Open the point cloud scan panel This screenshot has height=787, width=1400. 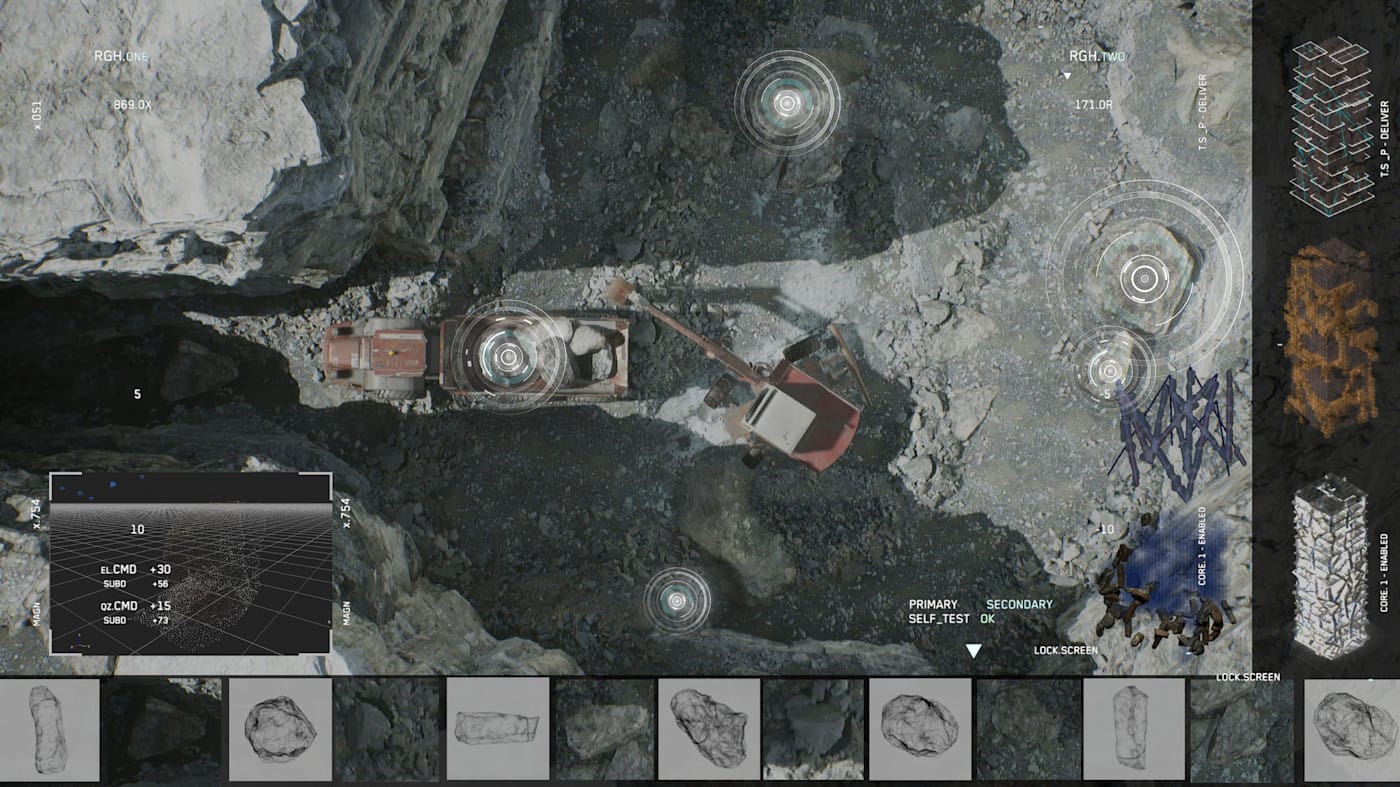pos(190,563)
